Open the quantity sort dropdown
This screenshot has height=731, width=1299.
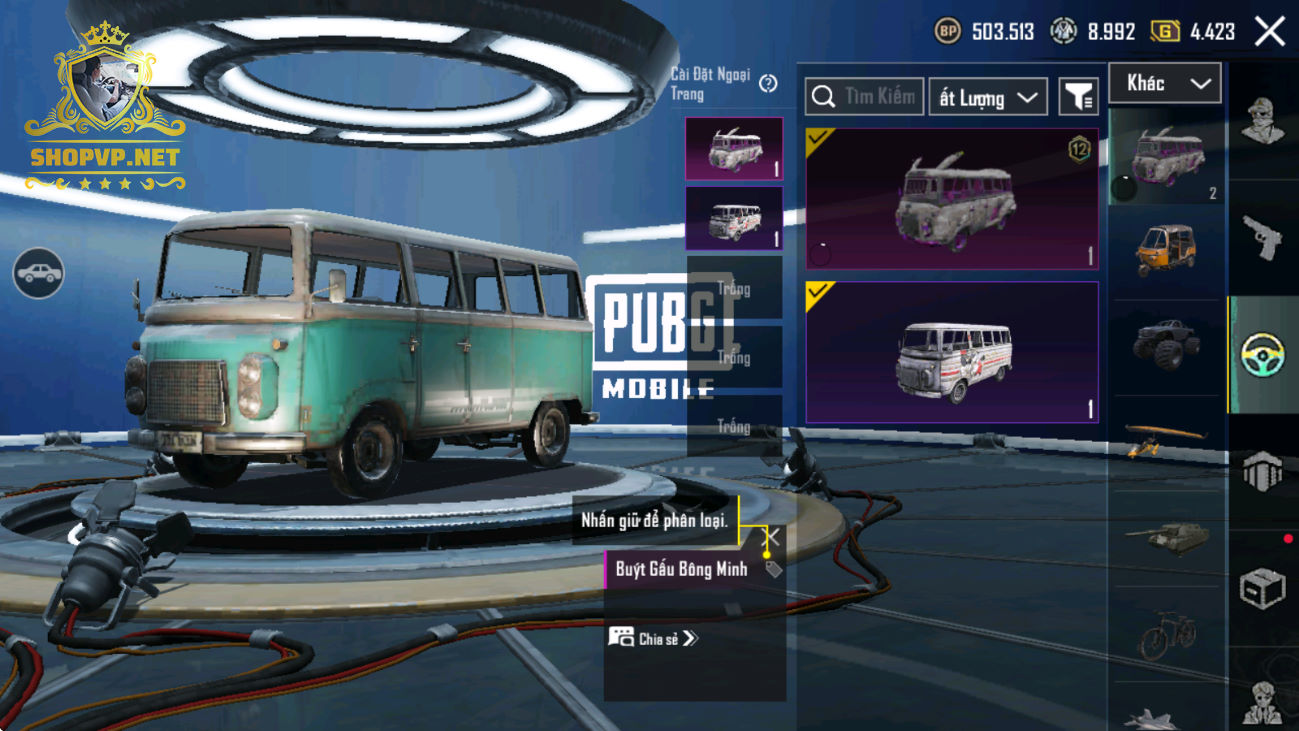[x=987, y=97]
